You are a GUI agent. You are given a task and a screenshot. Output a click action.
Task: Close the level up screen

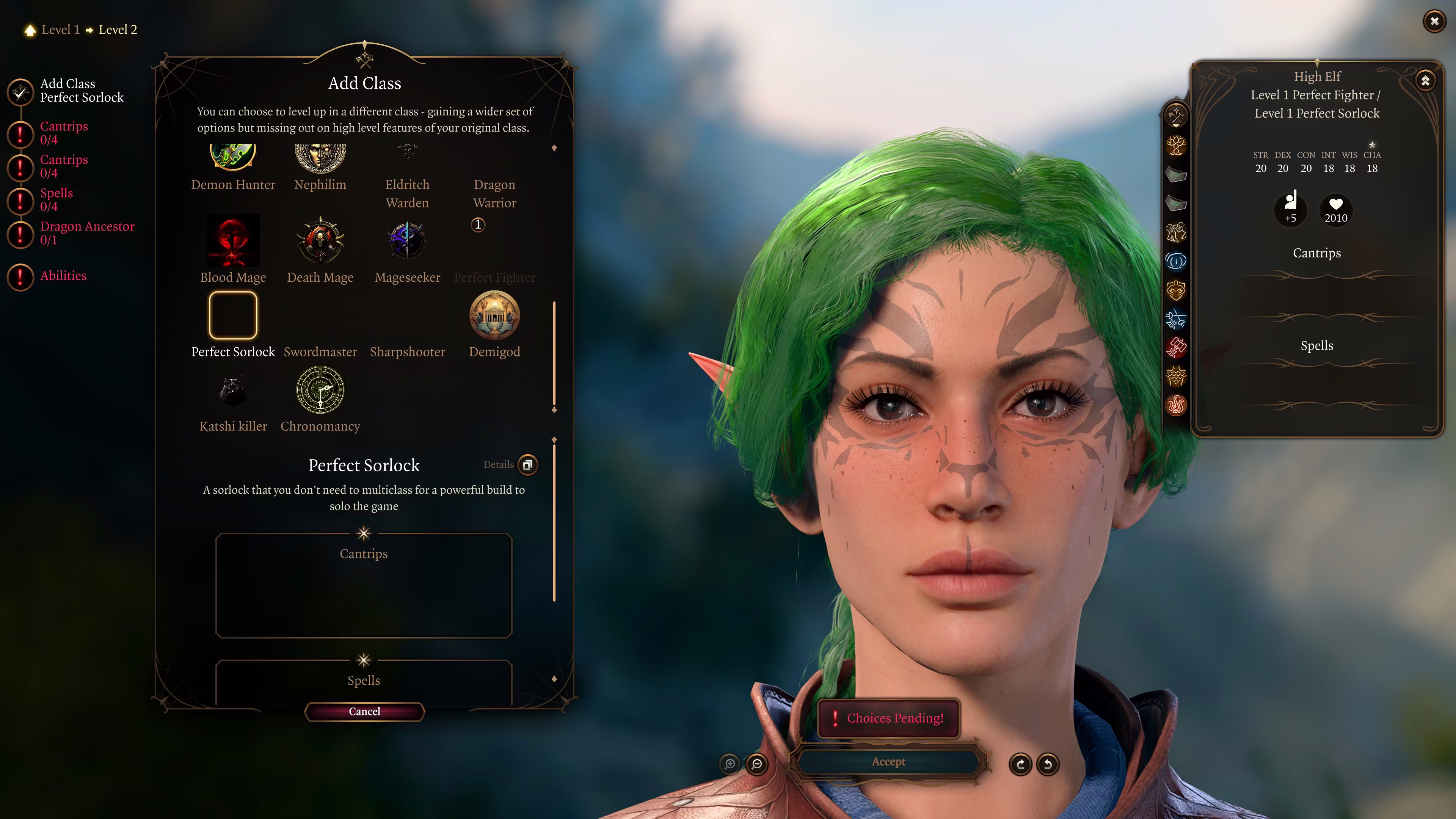point(1434,22)
